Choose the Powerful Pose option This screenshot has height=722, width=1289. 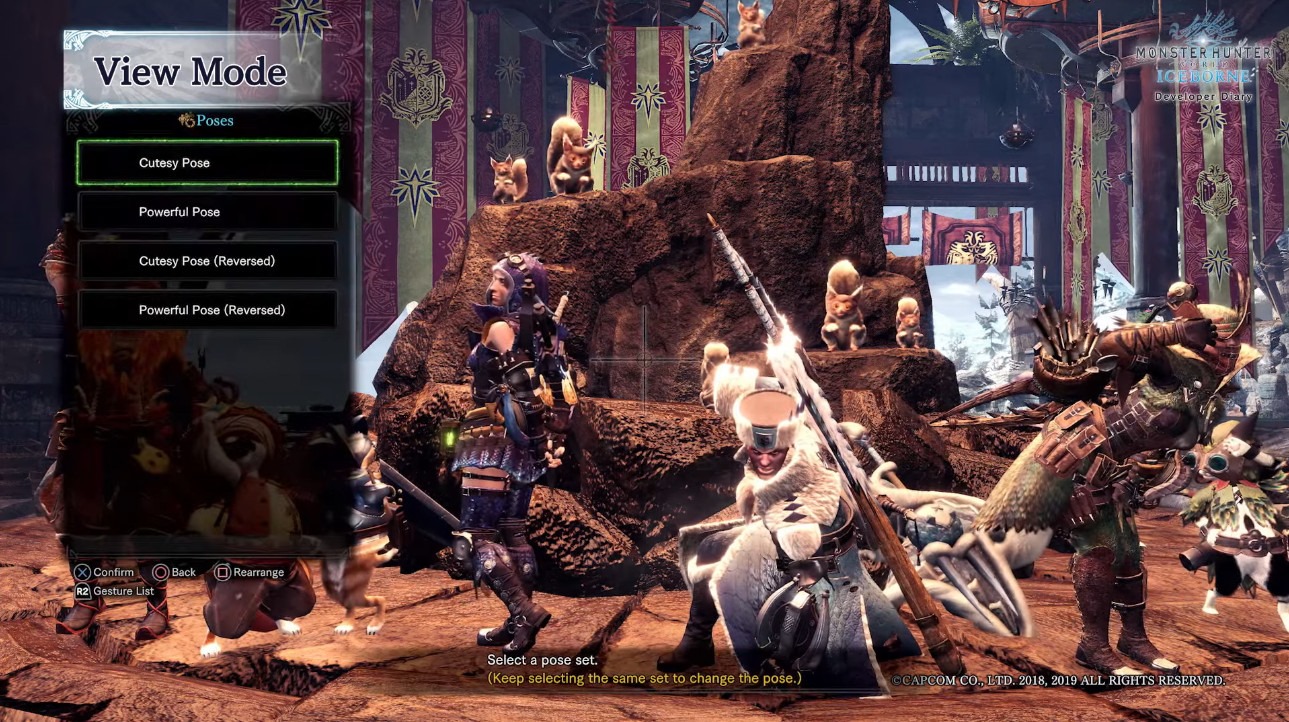(x=207, y=212)
